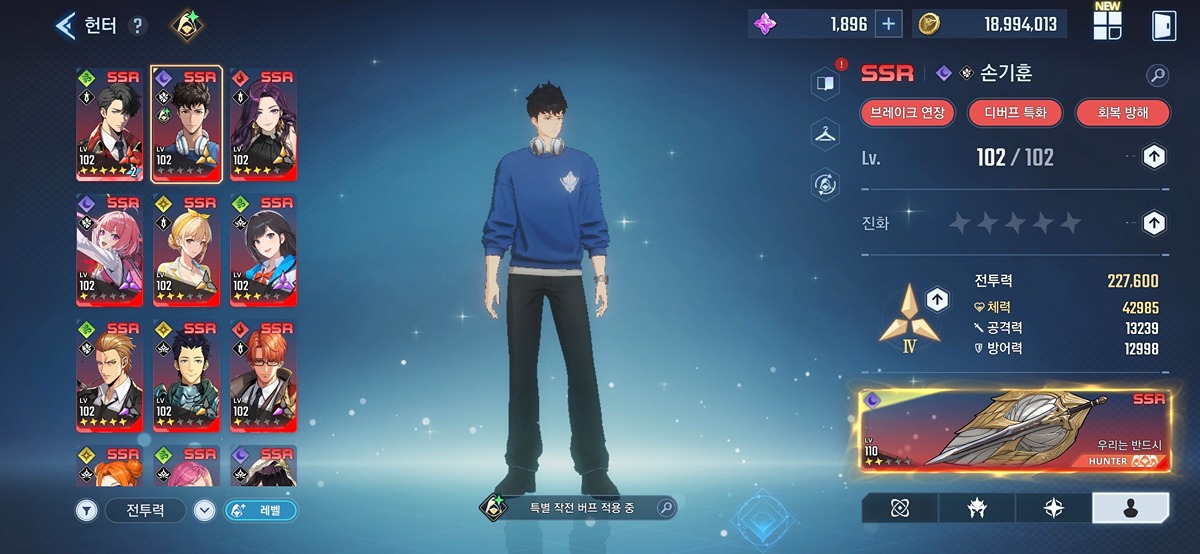Open the hunter filter funnel icon
This screenshot has height=554, width=1200.
88,510
